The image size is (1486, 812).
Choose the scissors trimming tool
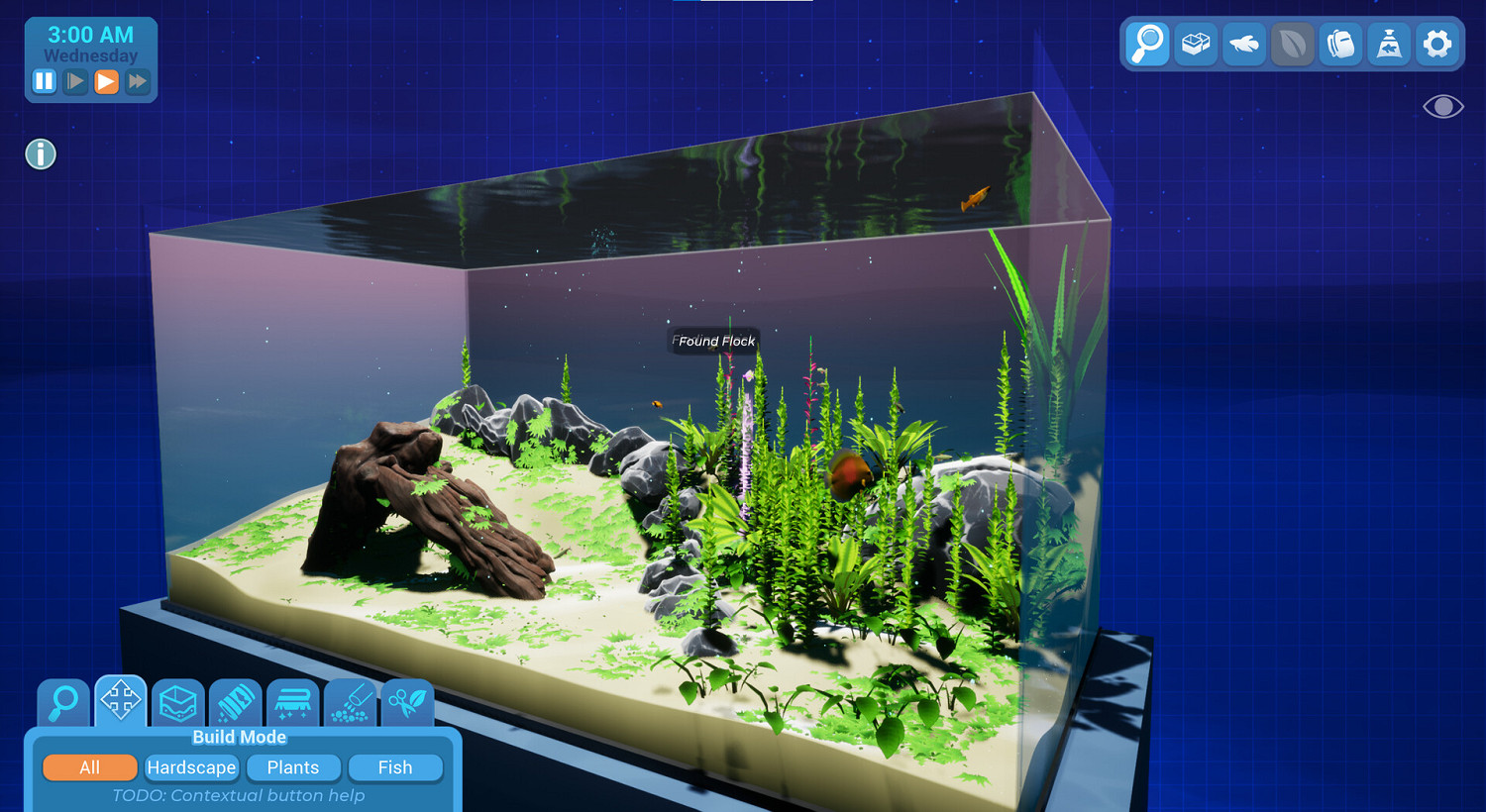407,703
